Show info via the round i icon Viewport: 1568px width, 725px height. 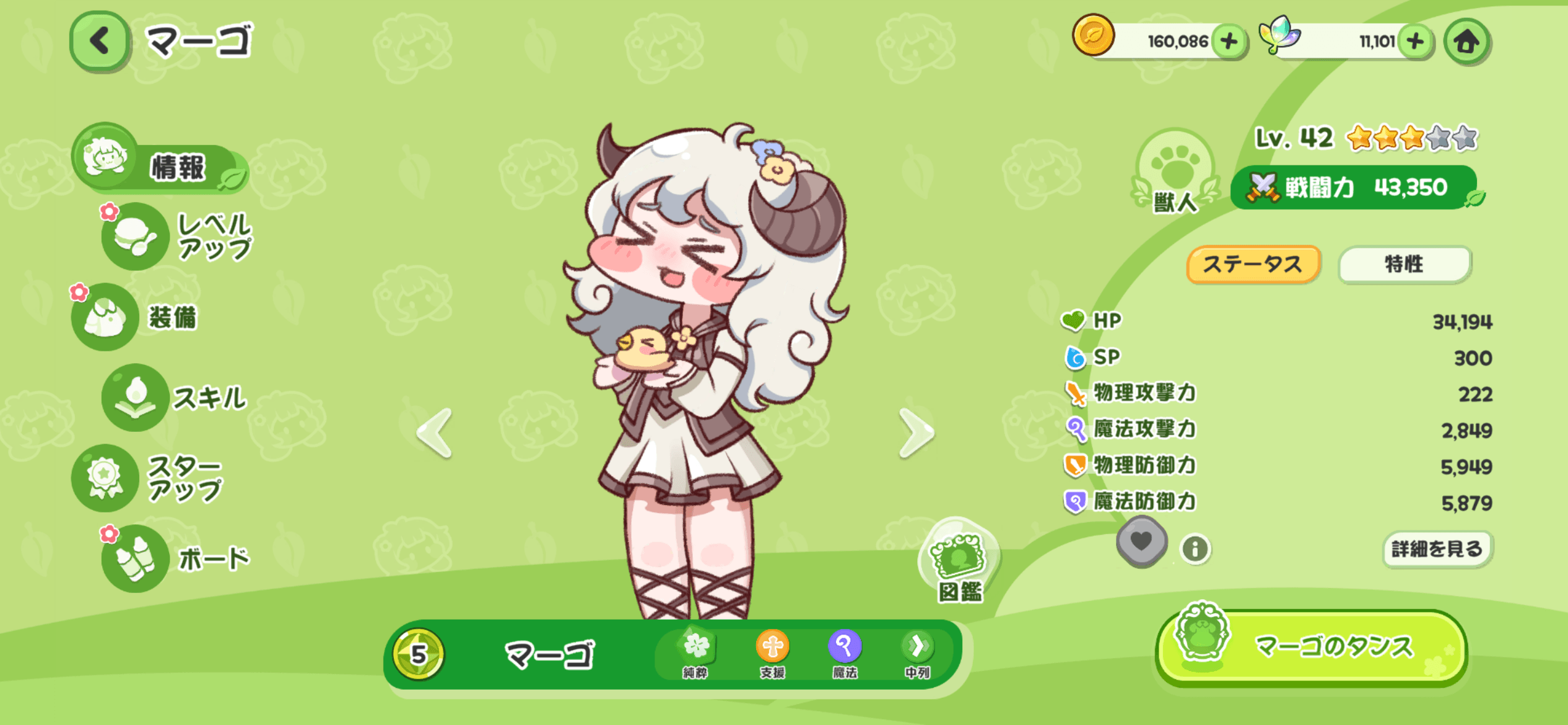(1195, 548)
